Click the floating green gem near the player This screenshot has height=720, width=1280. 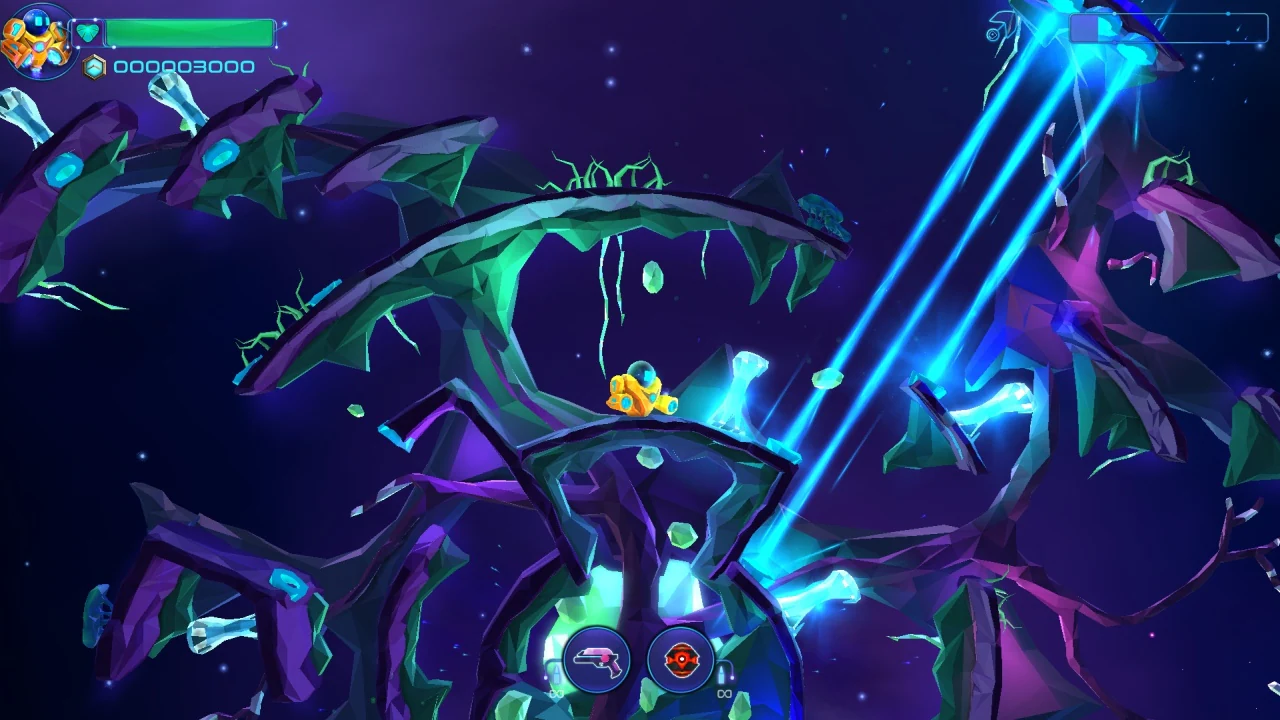pyautogui.click(x=652, y=277)
